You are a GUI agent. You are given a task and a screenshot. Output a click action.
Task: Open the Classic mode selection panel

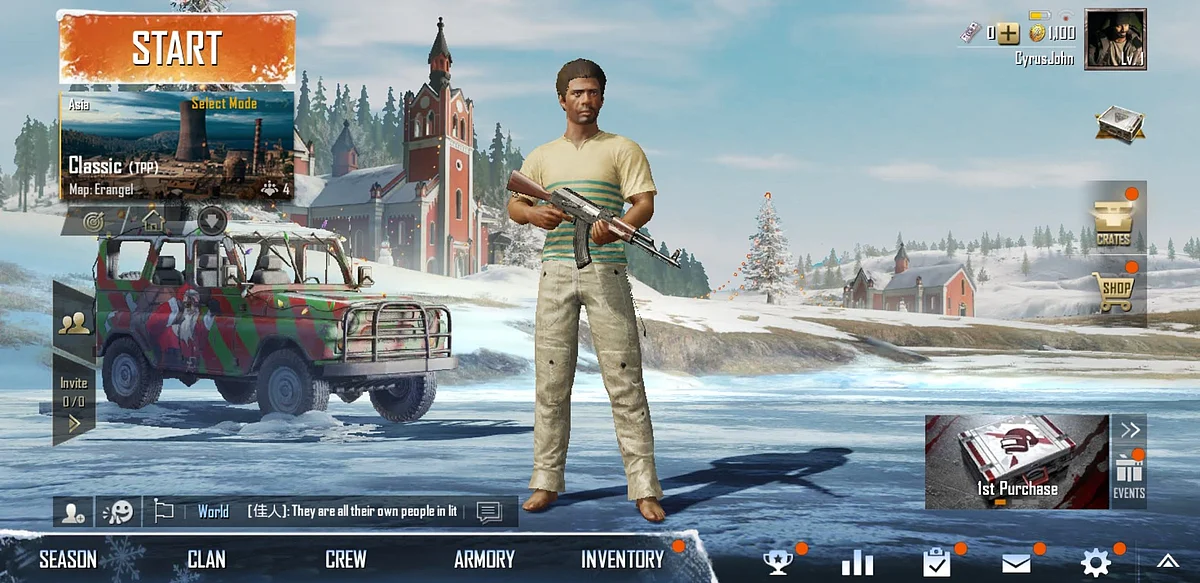[x=177, y=147]
